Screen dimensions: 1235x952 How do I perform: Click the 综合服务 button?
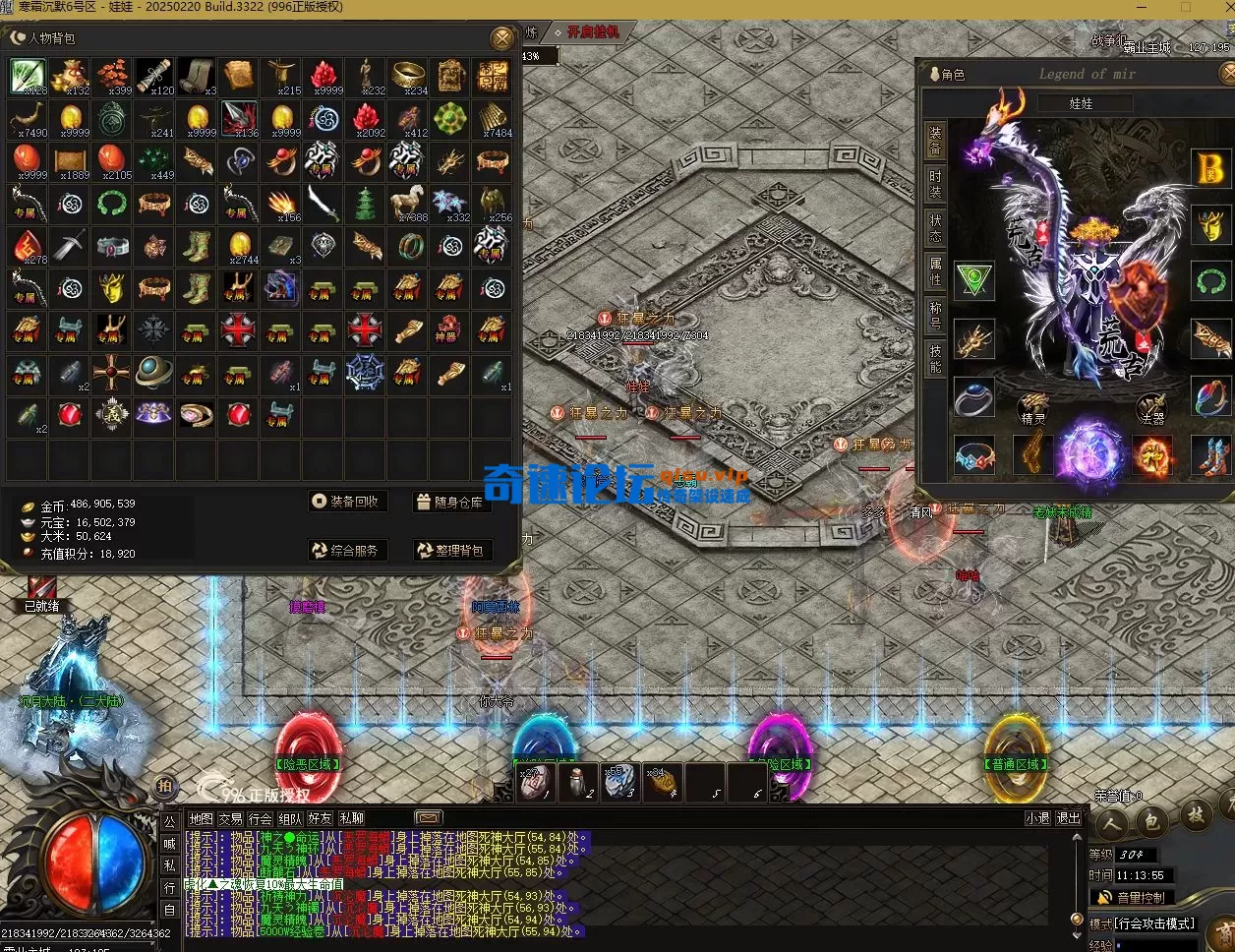(x=345, y=551)
